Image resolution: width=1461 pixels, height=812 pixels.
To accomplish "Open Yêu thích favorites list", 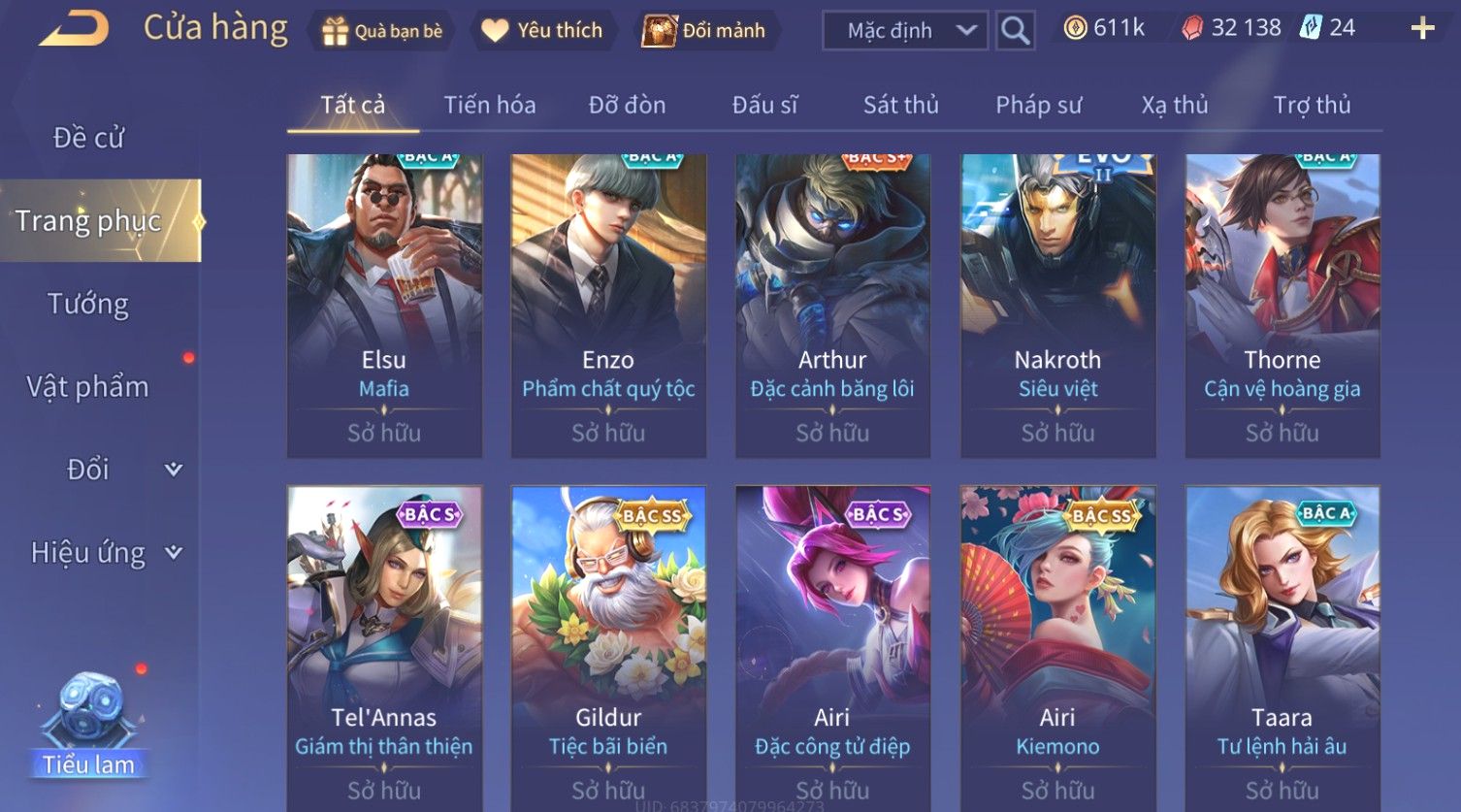I will point(542,31).
